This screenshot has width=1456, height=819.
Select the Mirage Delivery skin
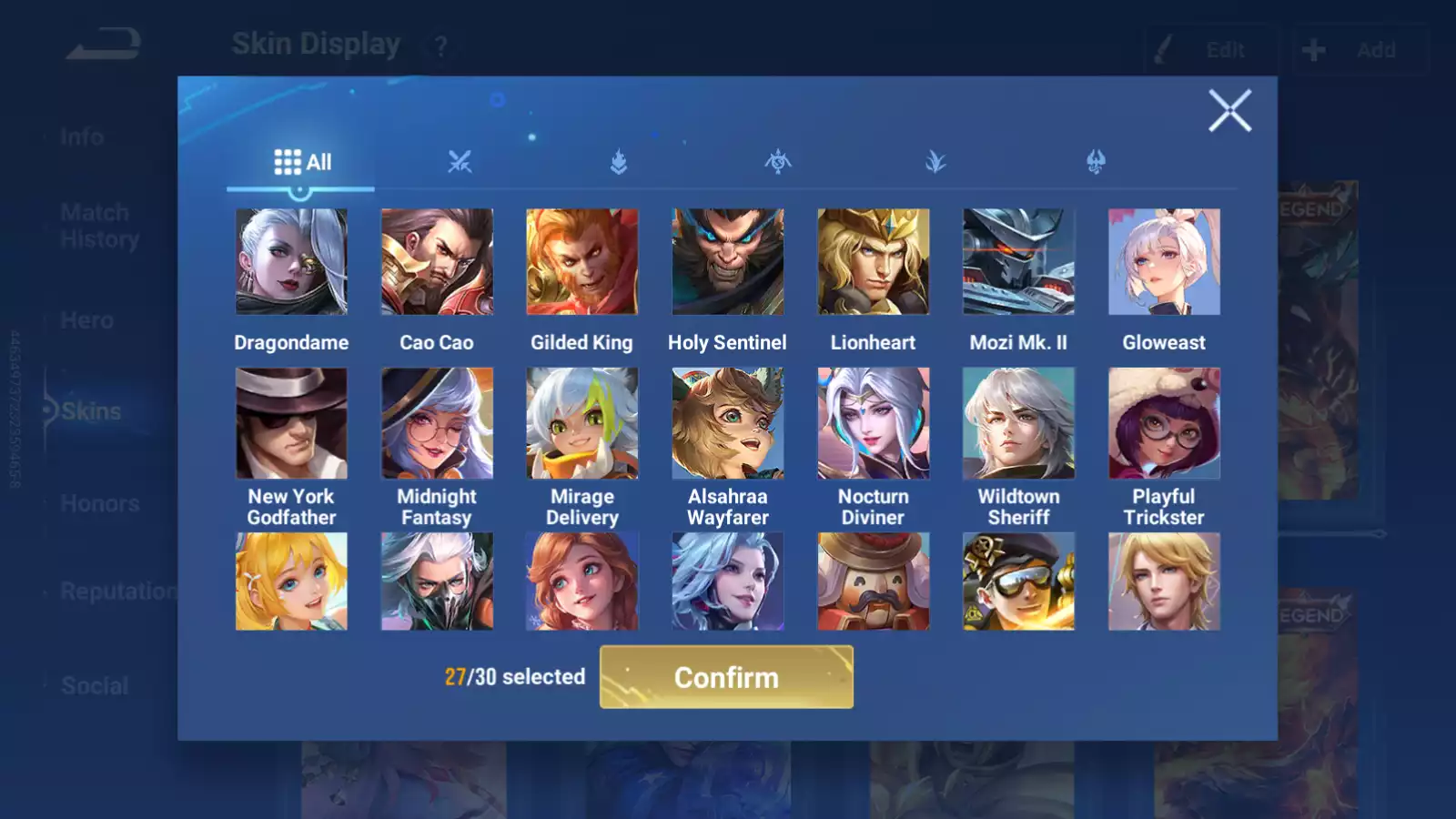[x=582, y=423]
